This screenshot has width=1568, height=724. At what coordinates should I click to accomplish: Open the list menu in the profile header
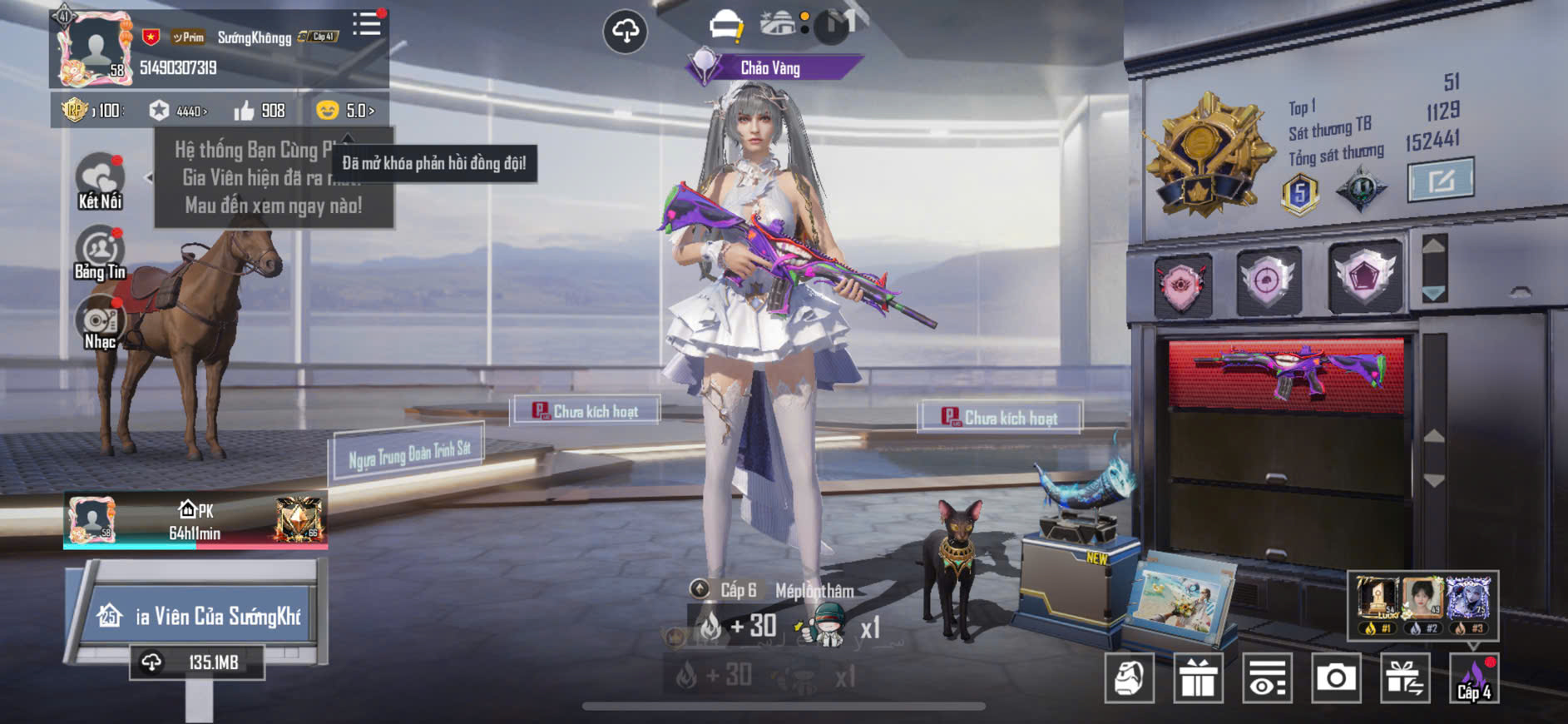[366, 24]
